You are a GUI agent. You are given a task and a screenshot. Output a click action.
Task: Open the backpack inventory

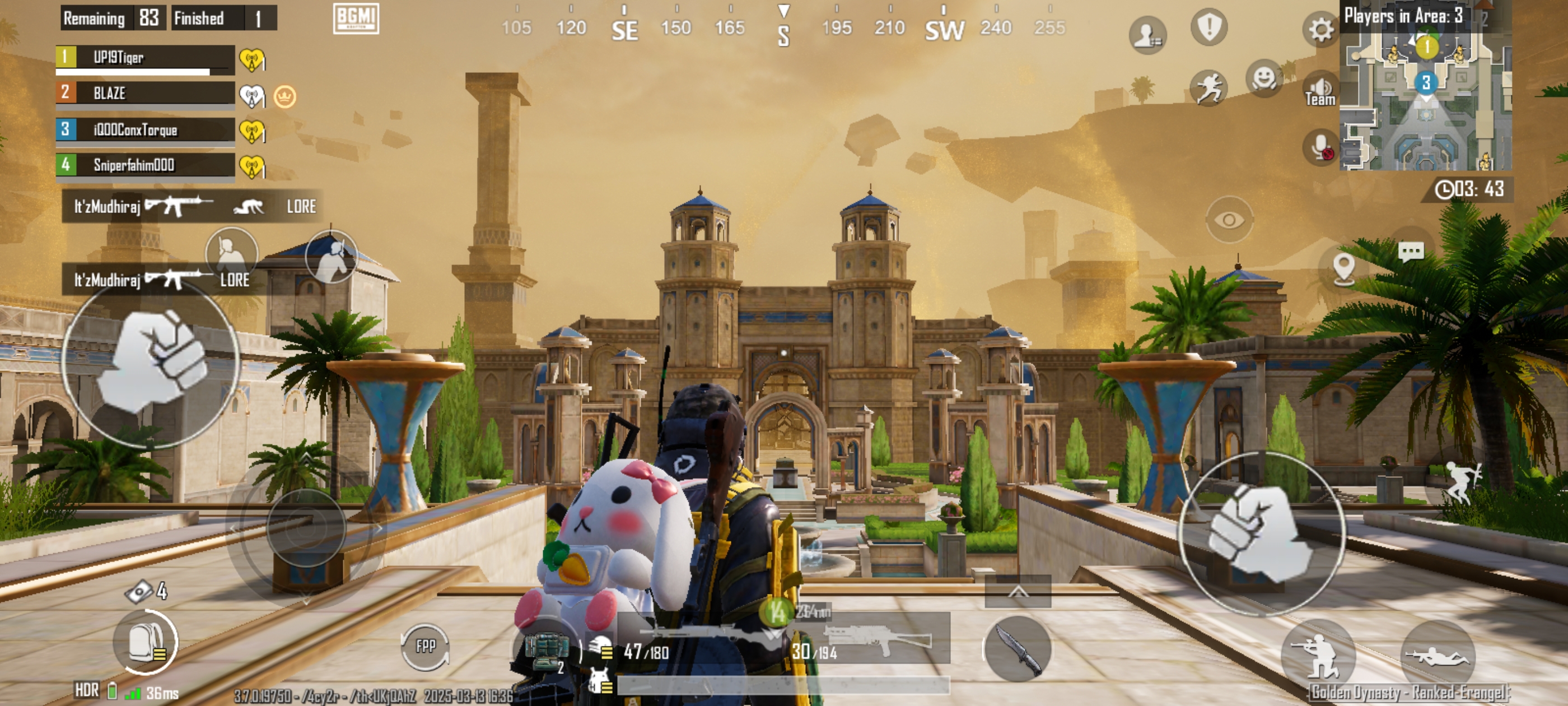point(146,643)
